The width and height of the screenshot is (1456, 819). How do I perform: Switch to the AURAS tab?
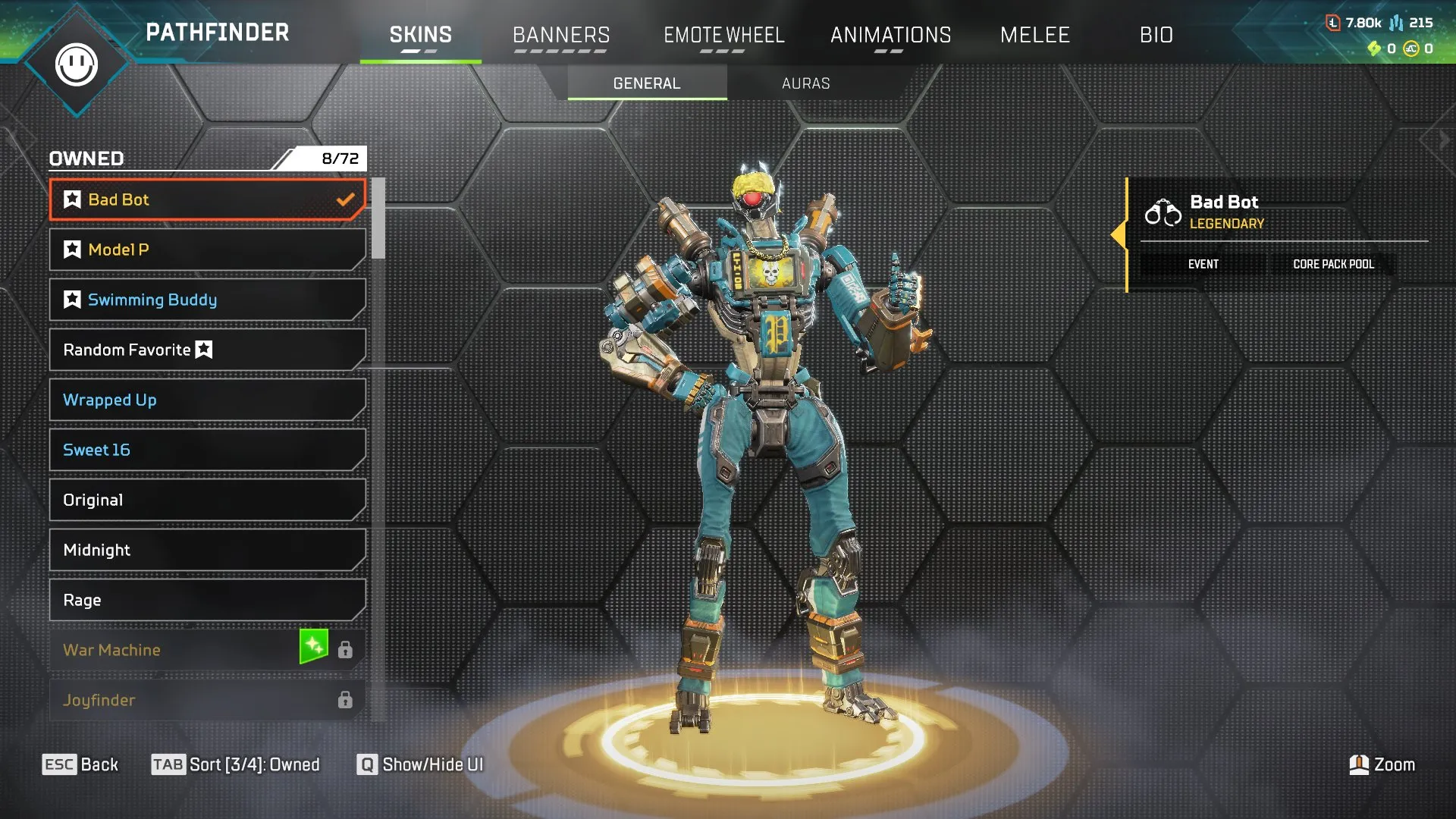coord(806,83)
